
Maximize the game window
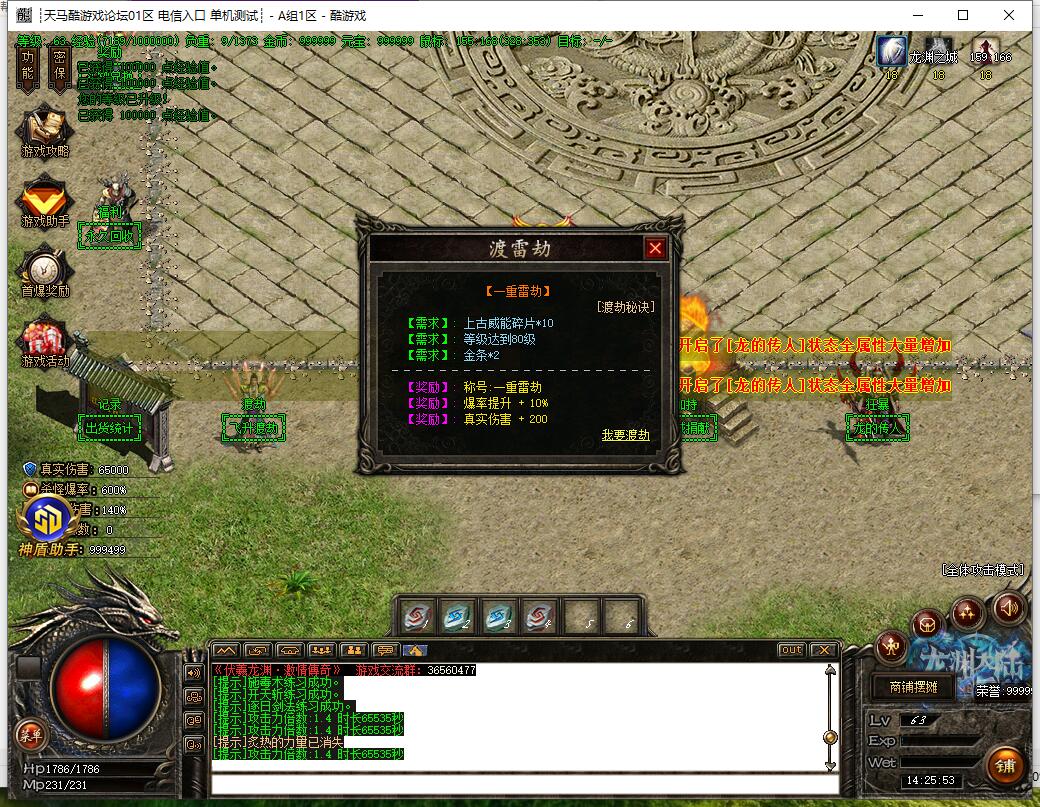tap(963, 15)
